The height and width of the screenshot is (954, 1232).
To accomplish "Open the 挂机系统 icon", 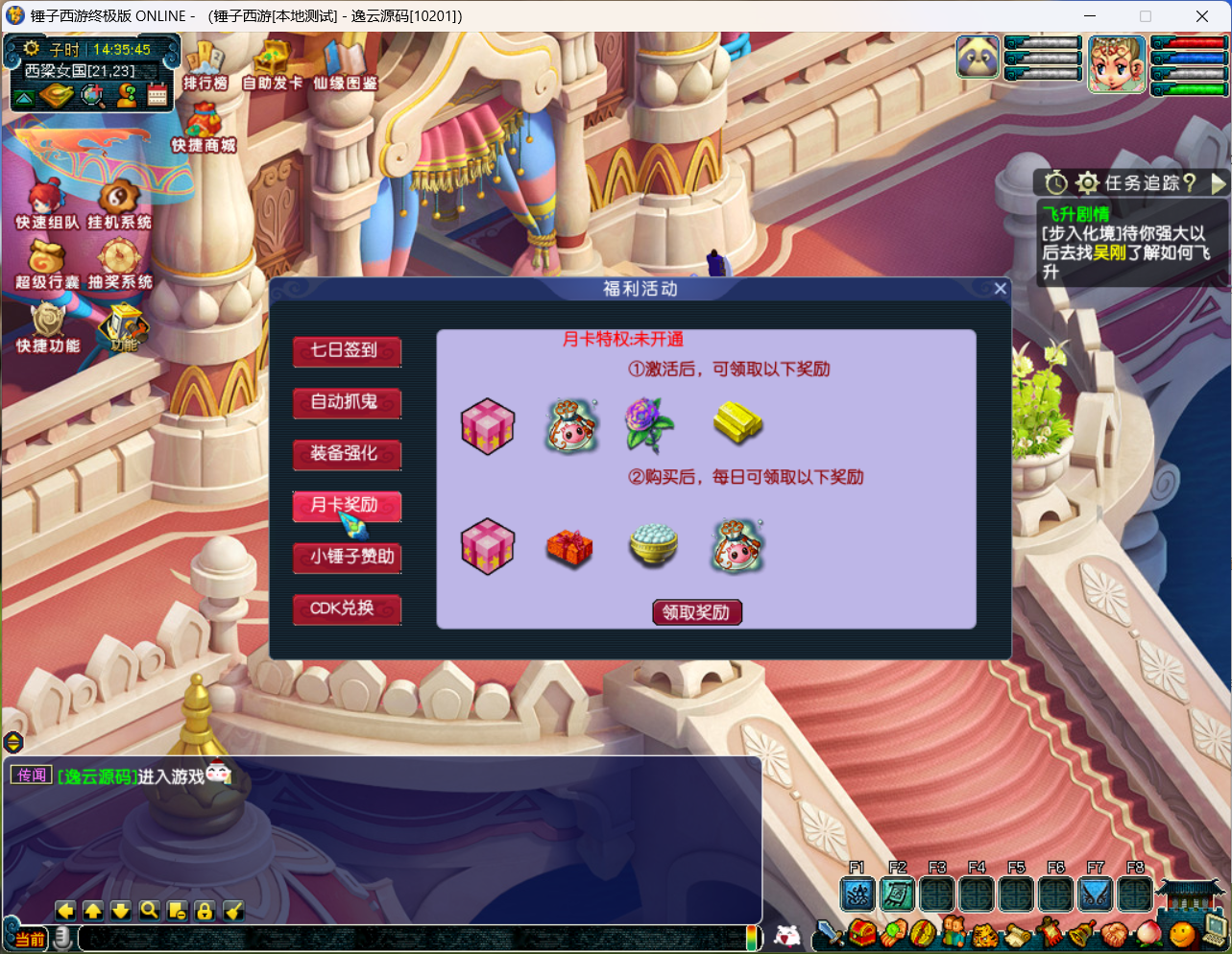I will click(119, 203).
